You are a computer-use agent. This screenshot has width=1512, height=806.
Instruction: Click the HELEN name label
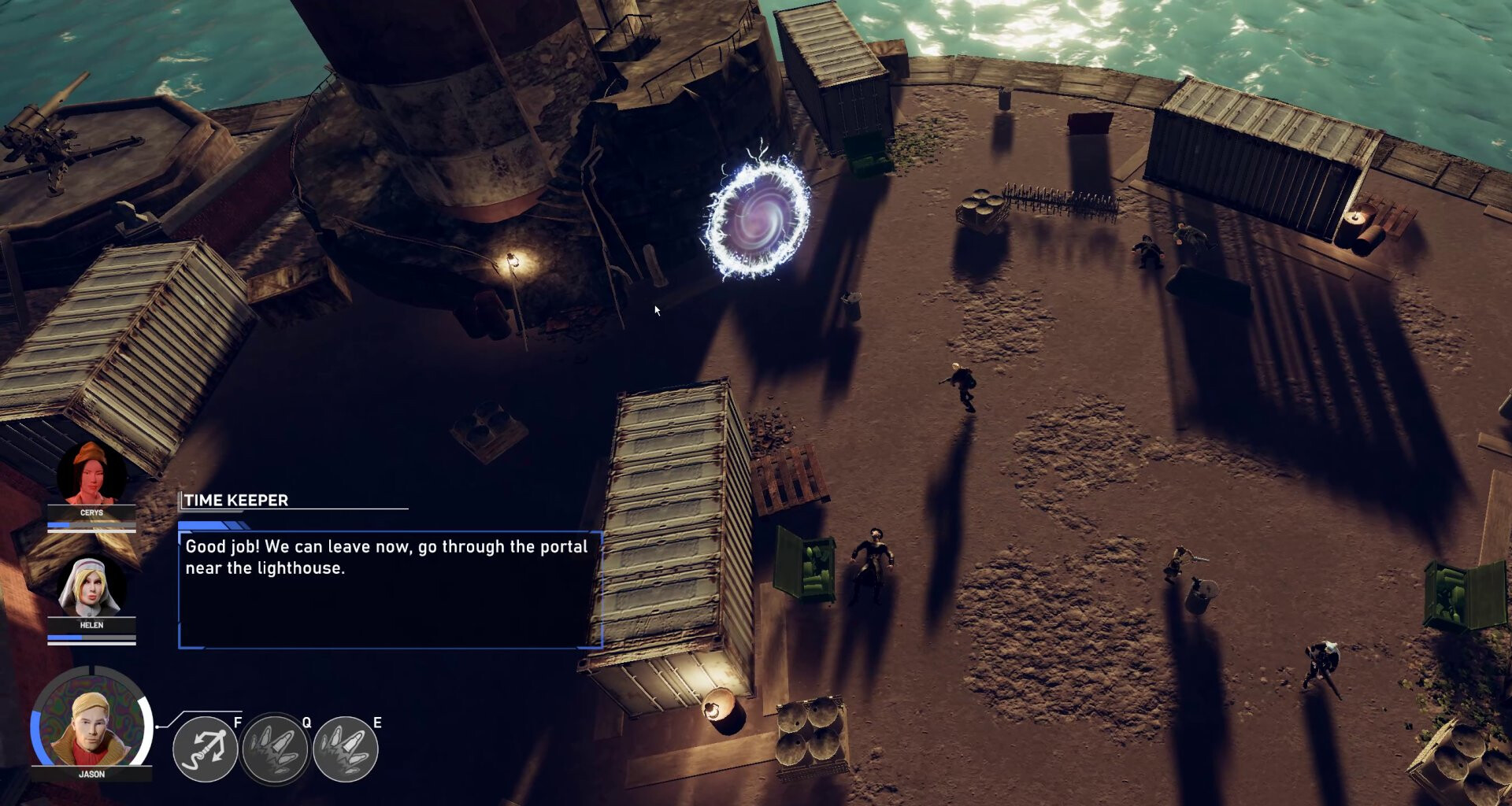point(91,625)
